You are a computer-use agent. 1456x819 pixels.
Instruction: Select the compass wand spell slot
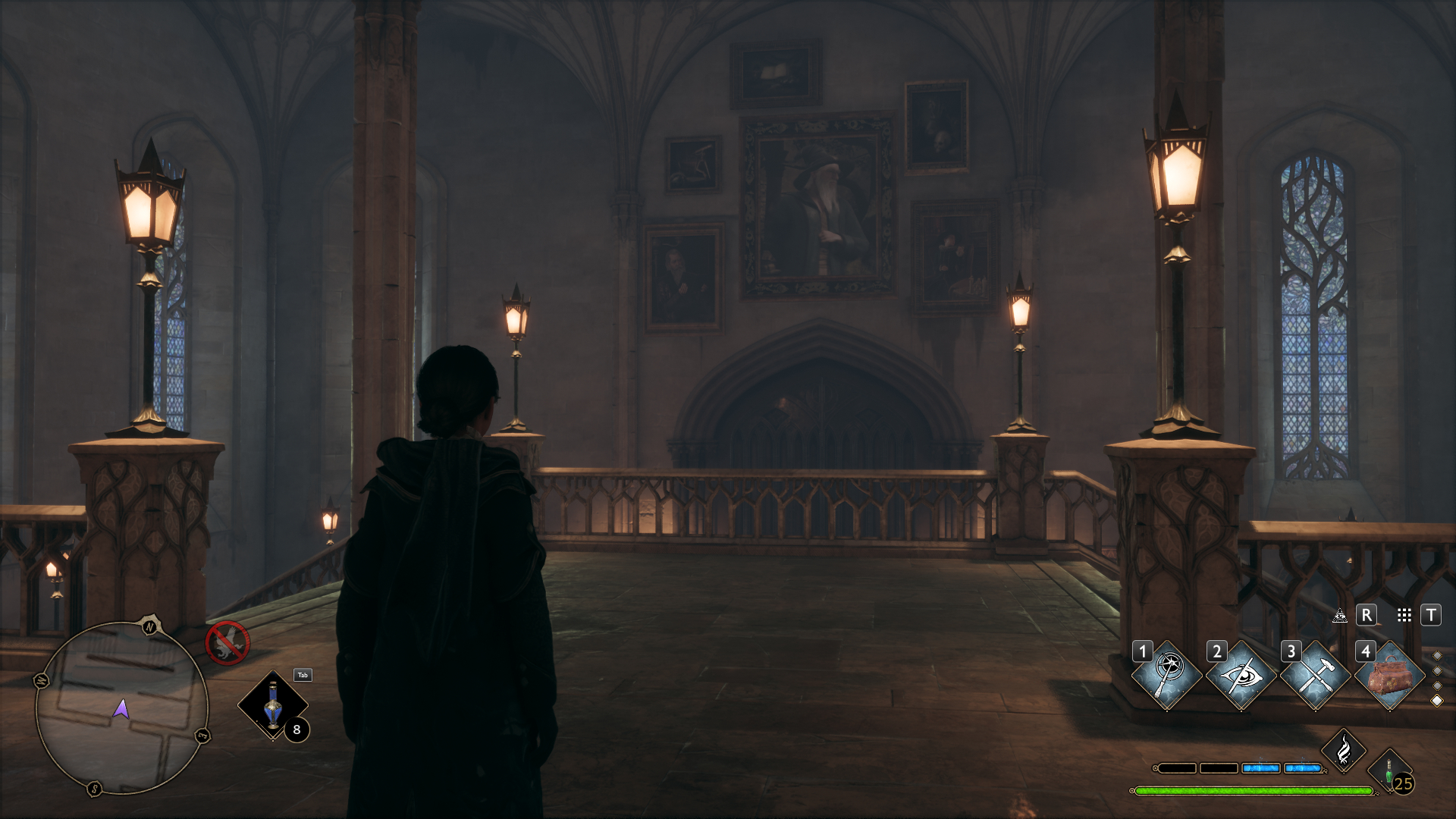coord(1166,674)
